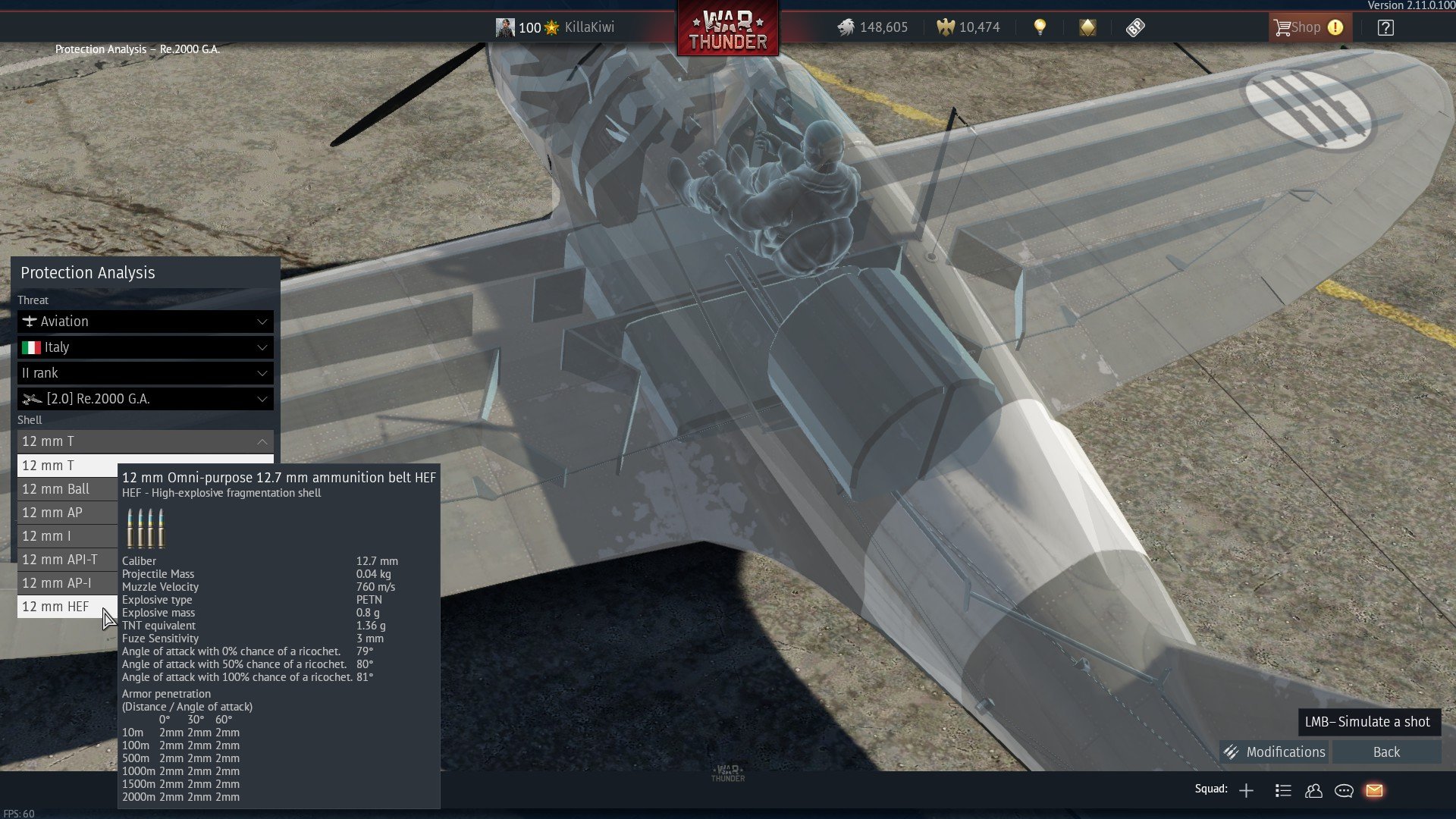Open the help question mark

[x=1385, y=28]
